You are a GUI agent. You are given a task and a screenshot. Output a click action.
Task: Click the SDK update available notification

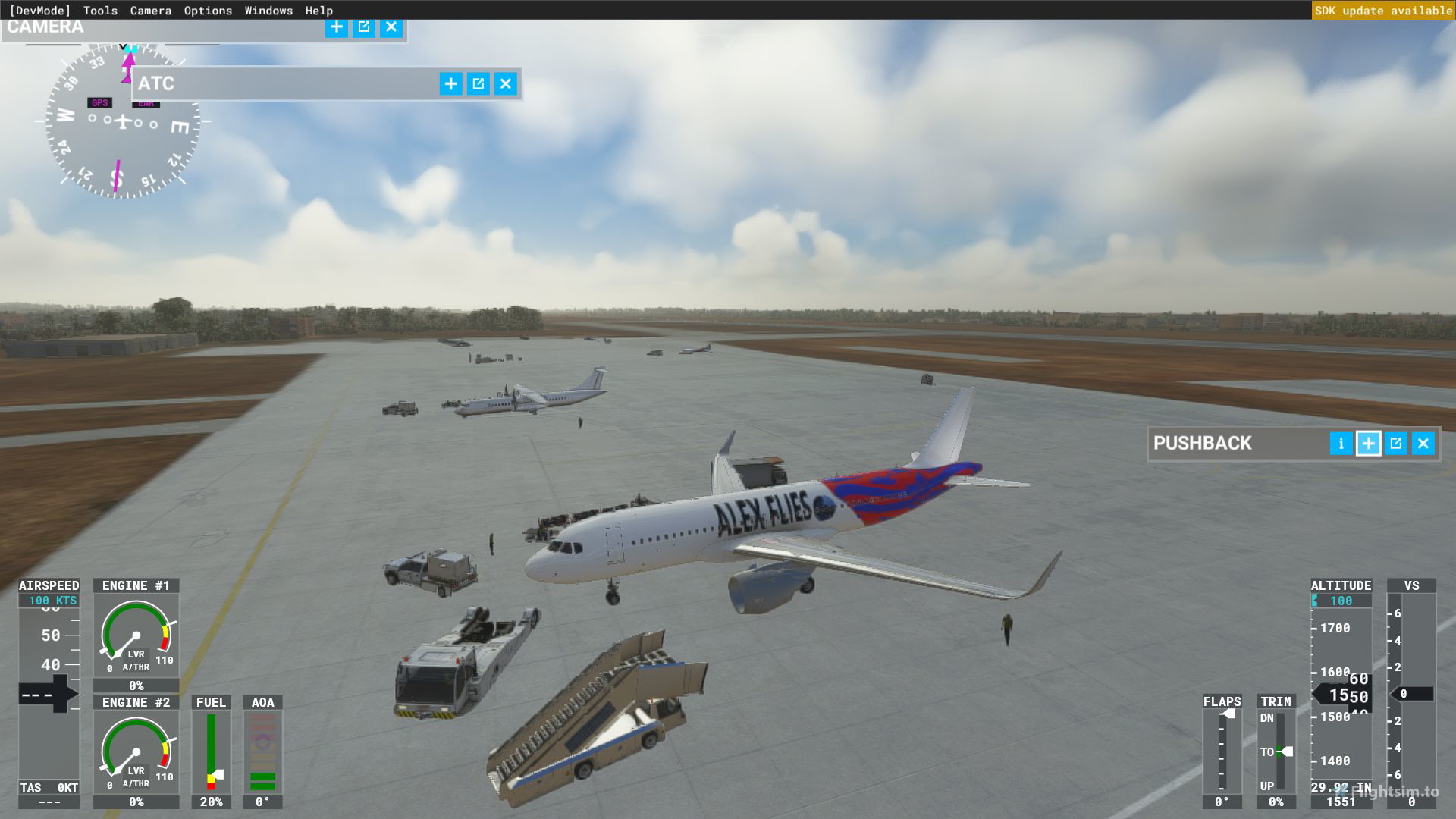tap(1383, 10)
